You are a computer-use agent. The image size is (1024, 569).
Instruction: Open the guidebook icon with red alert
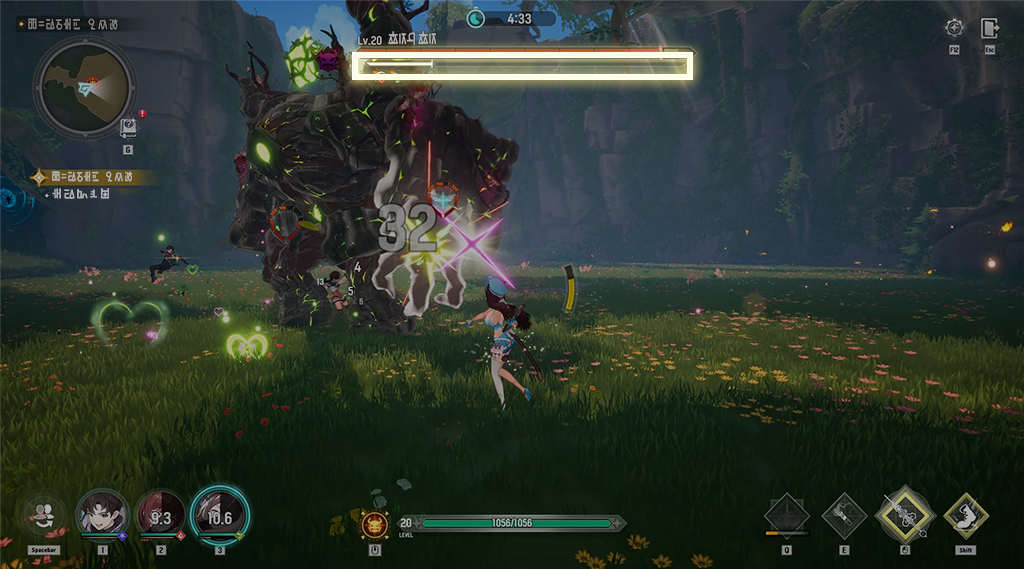[x=128, y=127]
